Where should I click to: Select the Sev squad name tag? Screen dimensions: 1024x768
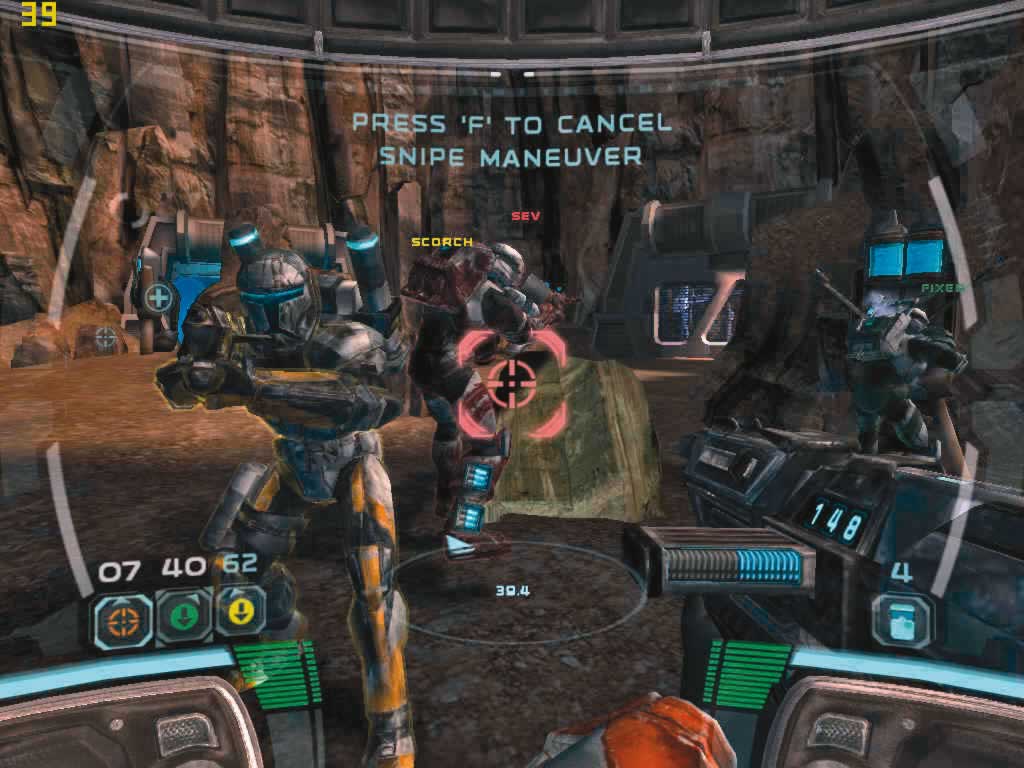(525, 216)
